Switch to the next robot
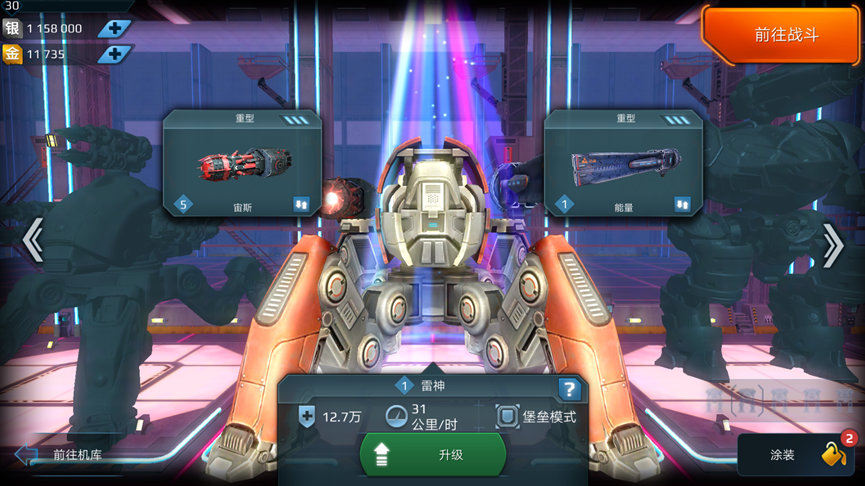Viewport: 865px width, 486px height. point(832,244)
